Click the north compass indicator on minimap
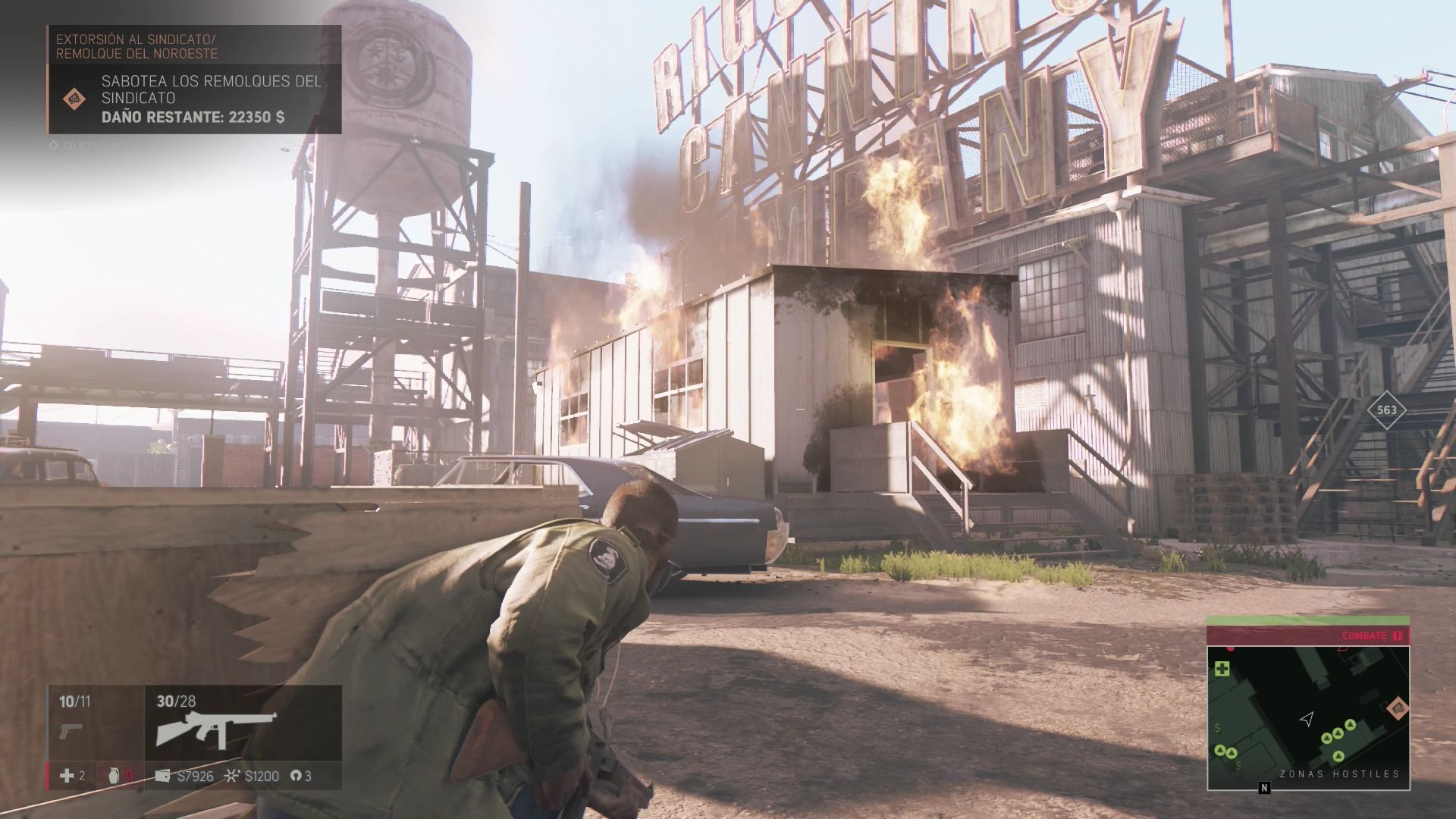The width and height of the screenshot is (1456, 819). (x=1264, y=788)
